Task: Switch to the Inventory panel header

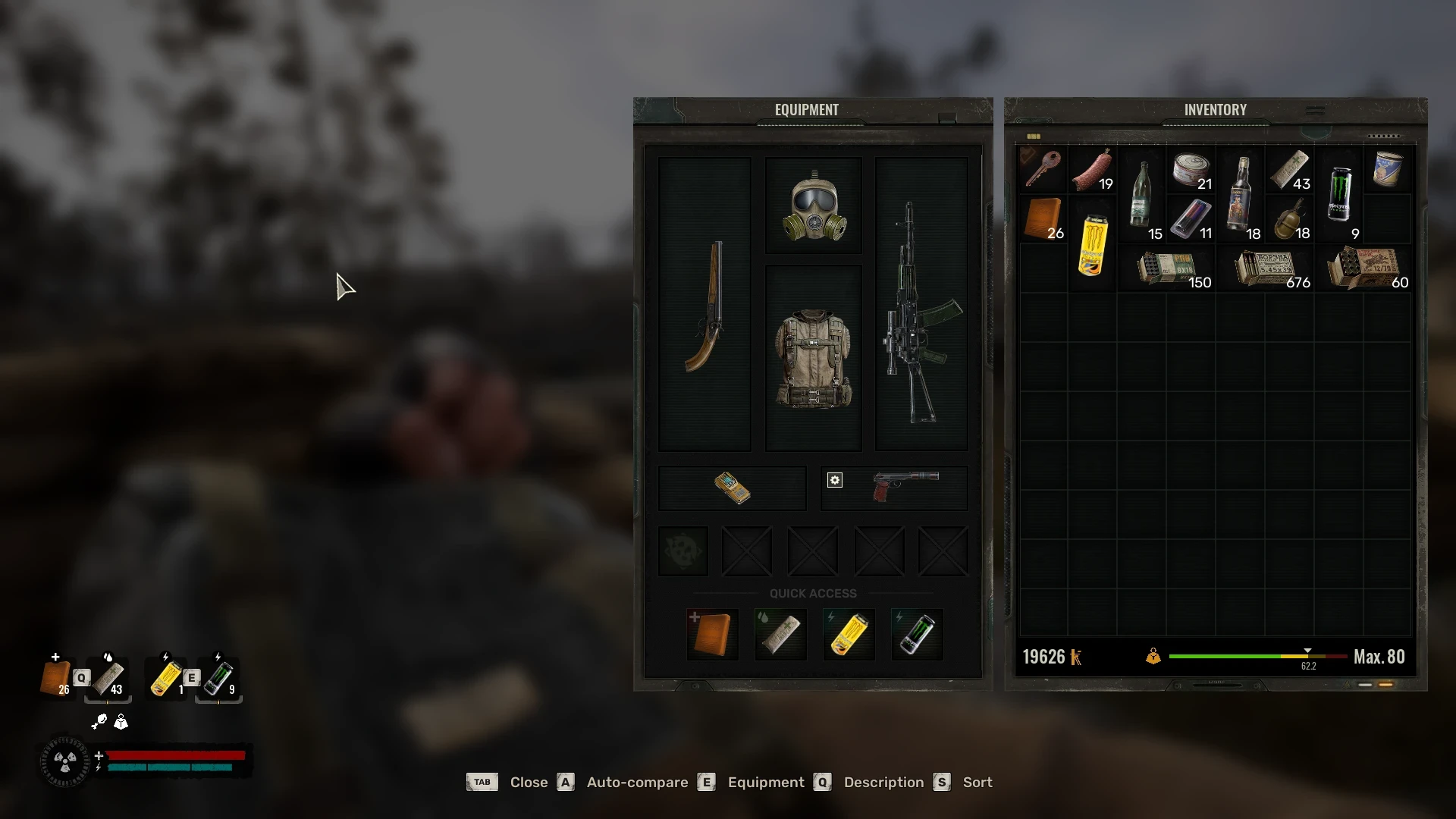Action: coord(1215,109)
